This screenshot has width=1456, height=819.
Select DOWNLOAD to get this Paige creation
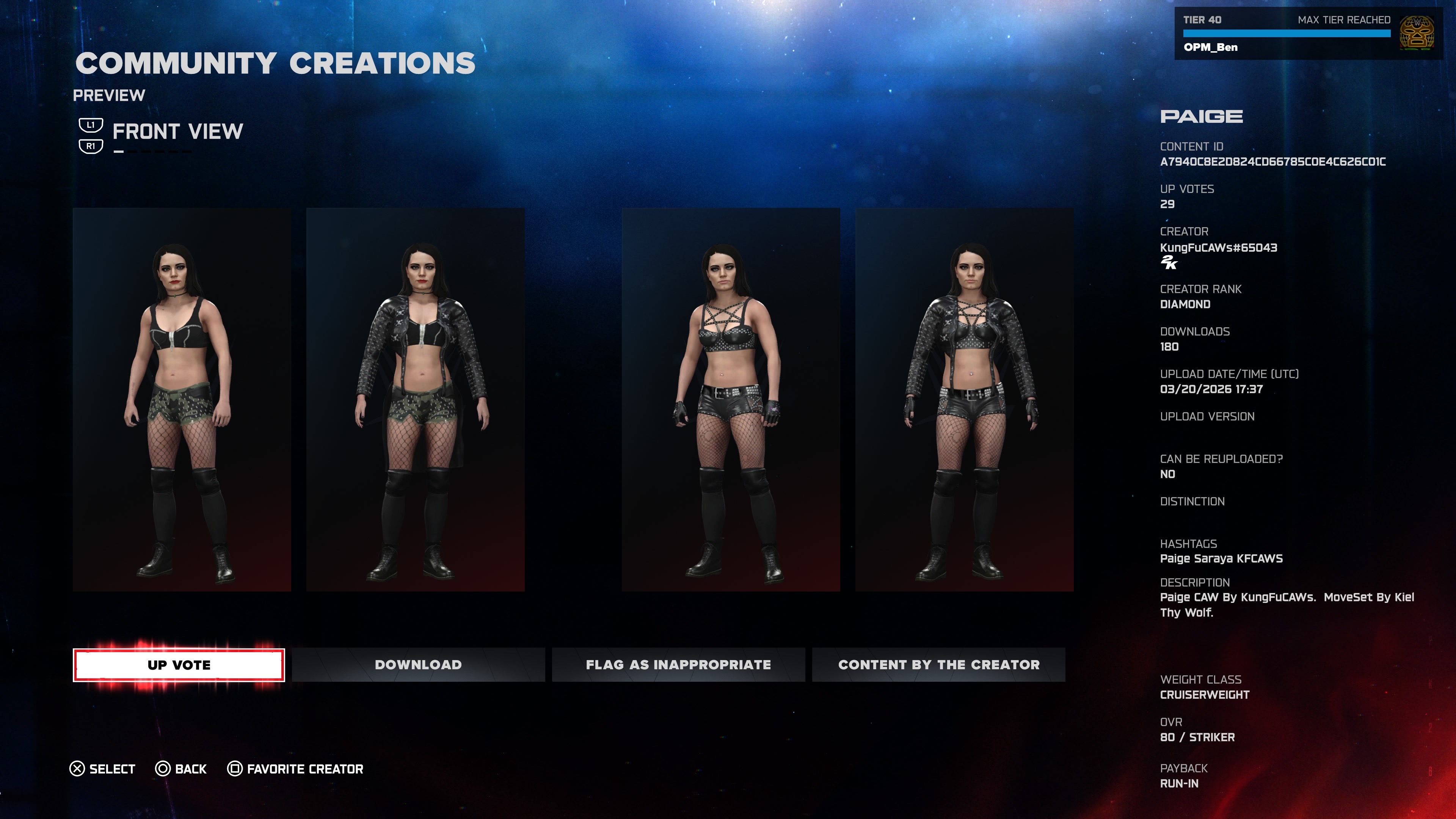pyautogui.click(x=417, y=665)
